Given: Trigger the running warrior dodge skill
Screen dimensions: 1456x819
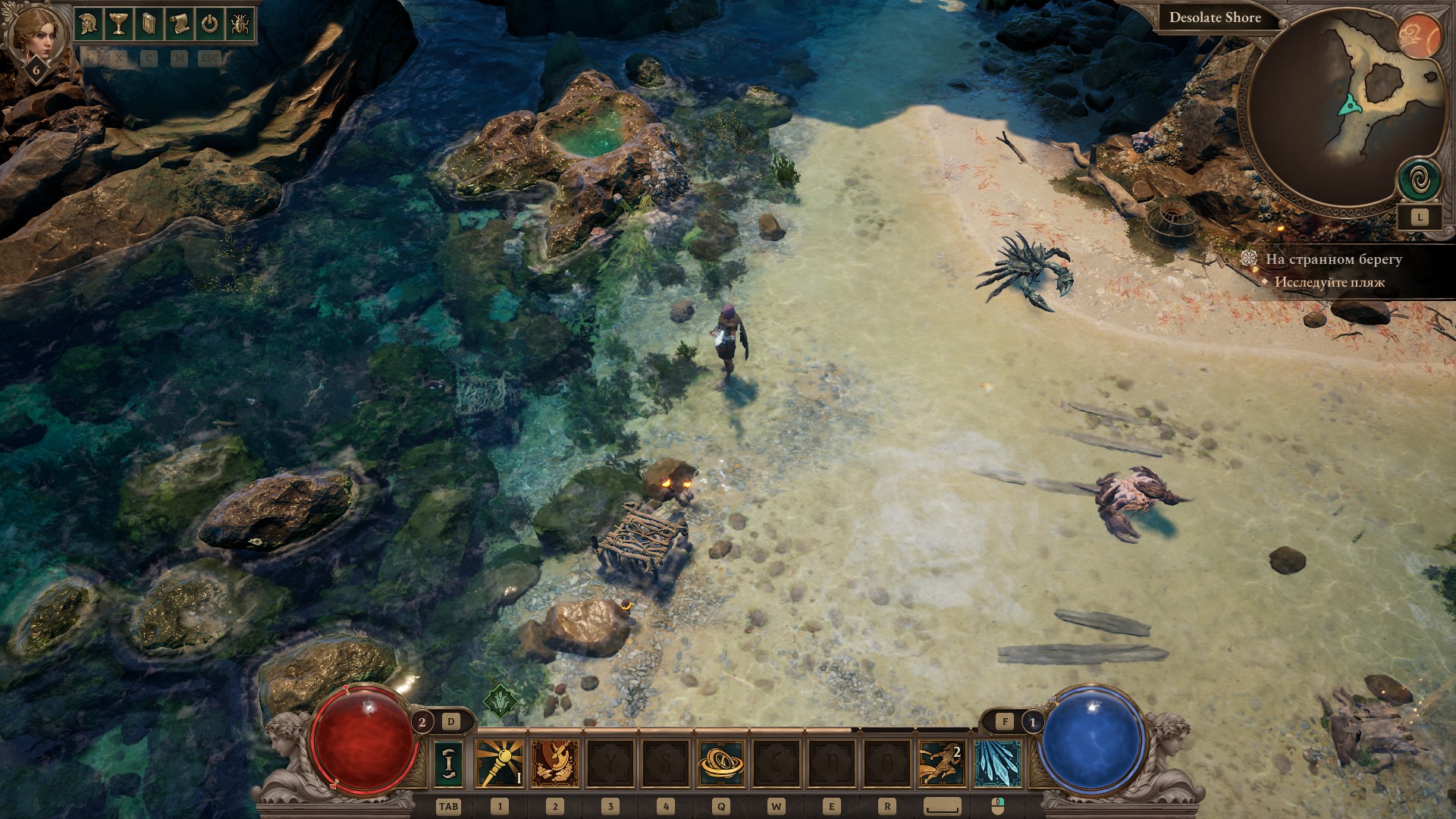Looking at the screenshot, I should pyautogui.click(x=942, y=763).
